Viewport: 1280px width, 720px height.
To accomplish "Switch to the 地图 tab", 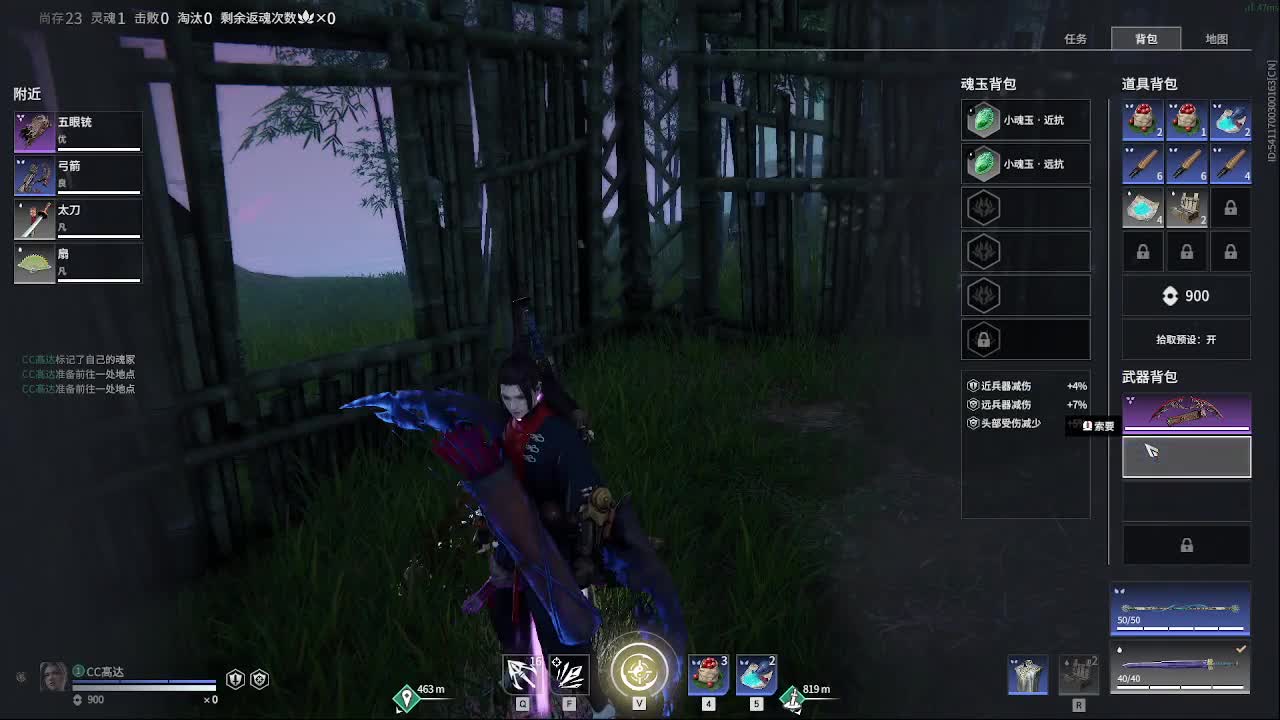I will click(1219, 39).
